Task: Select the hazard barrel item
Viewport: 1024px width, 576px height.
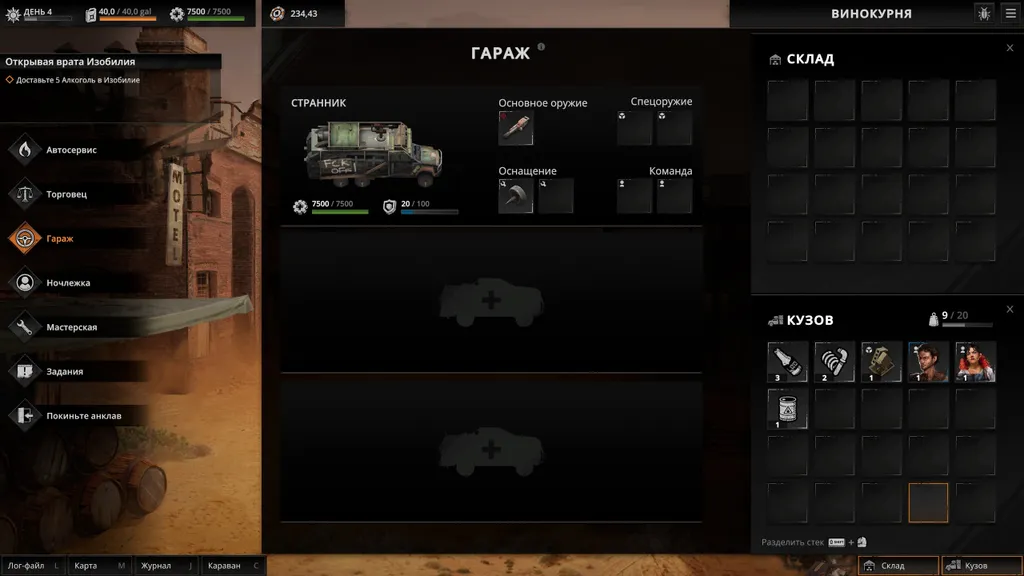Action: [788, 408]
